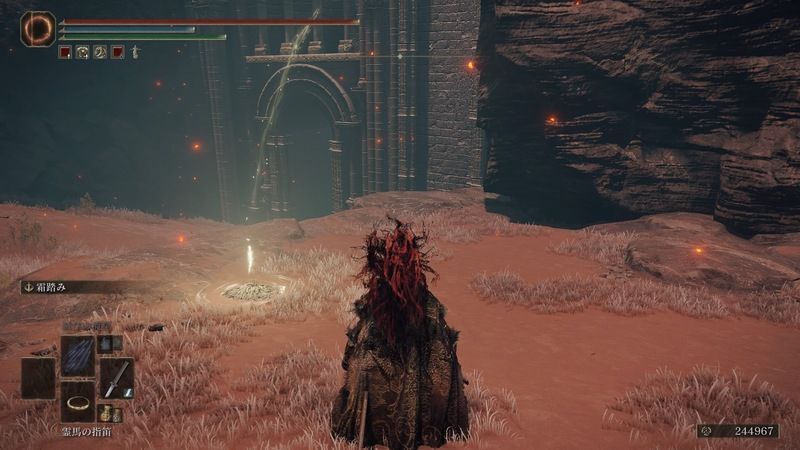Click the figure-shaped status icon under the bars
This screenshot has height=450, width=800.
(x=133, y=52)
